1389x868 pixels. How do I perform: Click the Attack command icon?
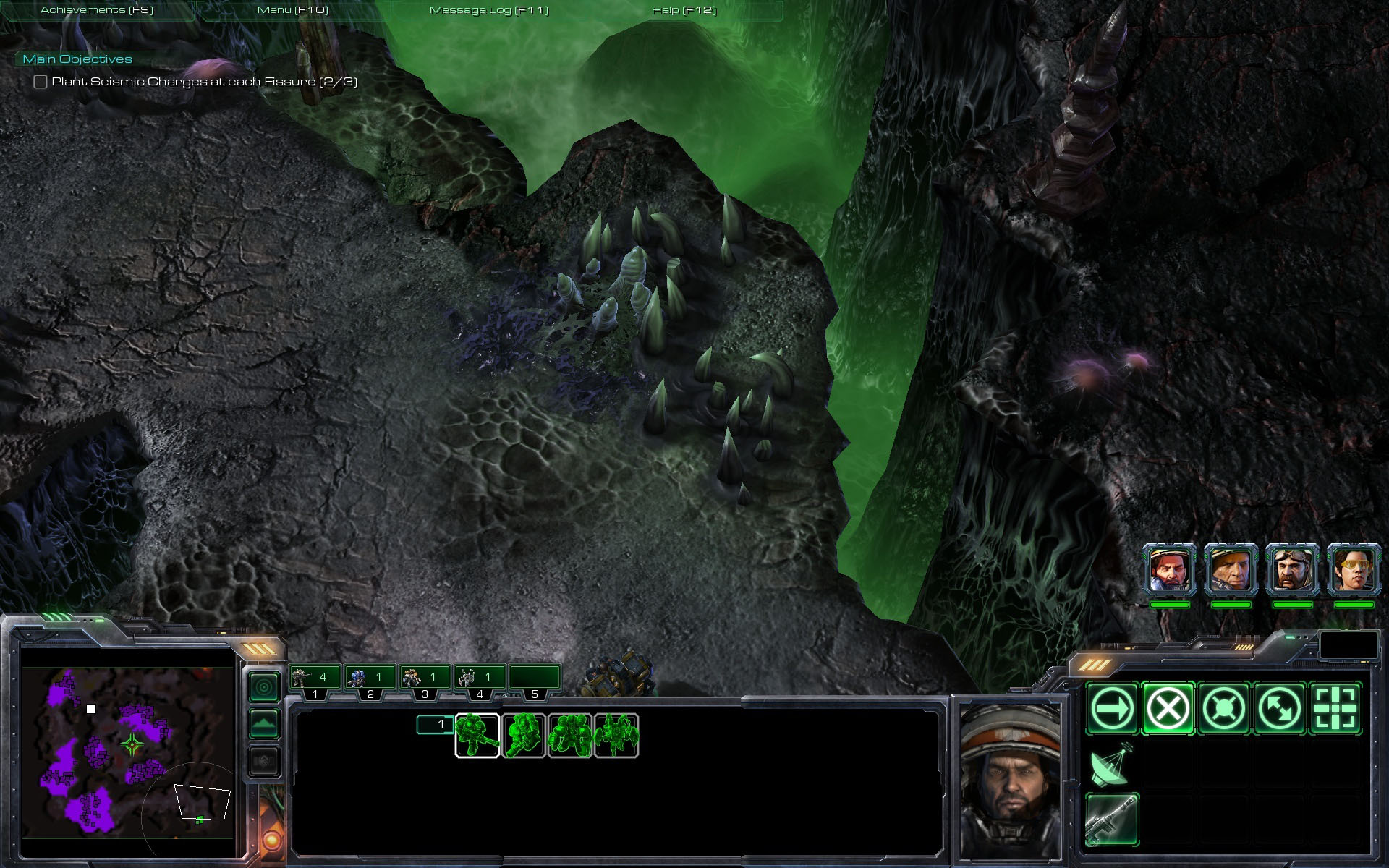[1335, 709]
